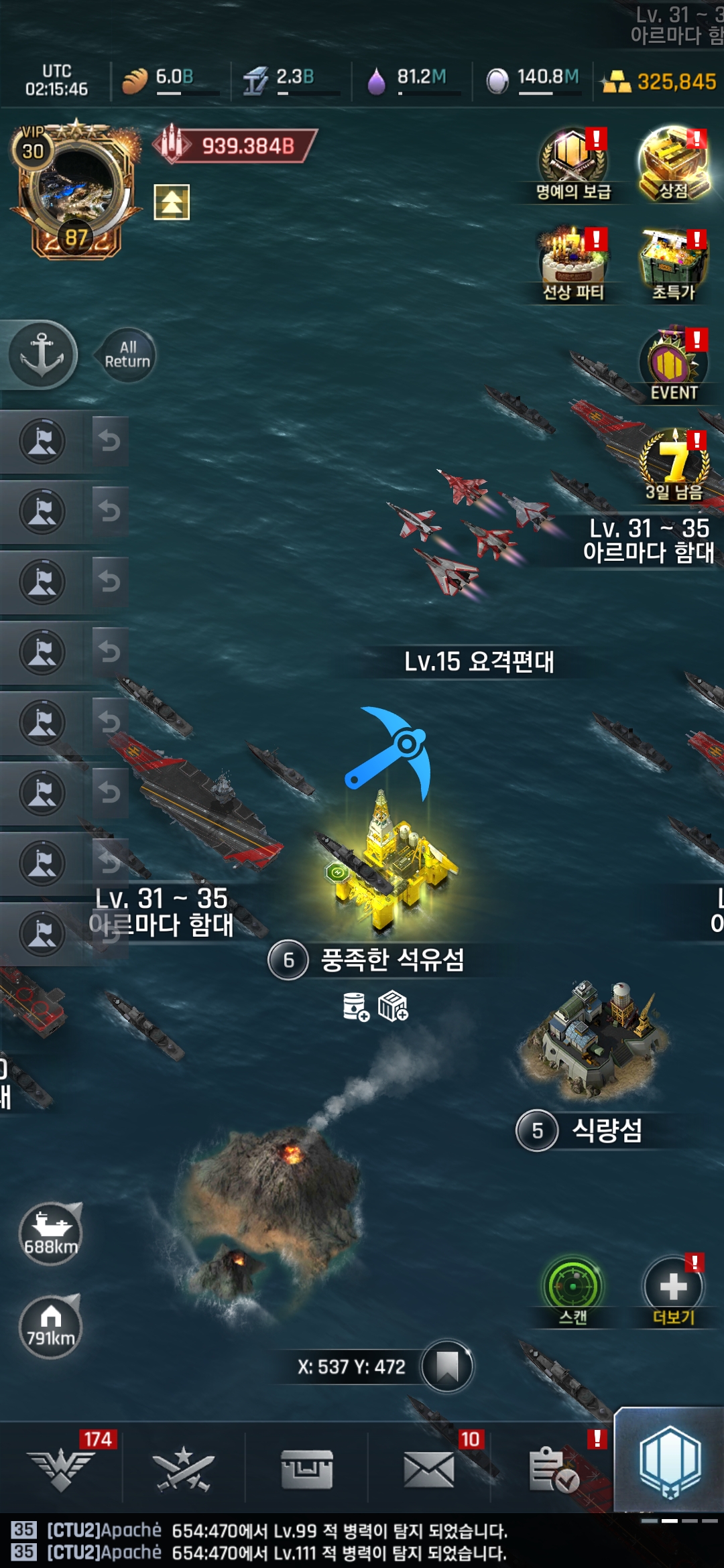724x1568 pixels.
Task: Open the crossed swords battle menu
Action: coord(183,1469)
